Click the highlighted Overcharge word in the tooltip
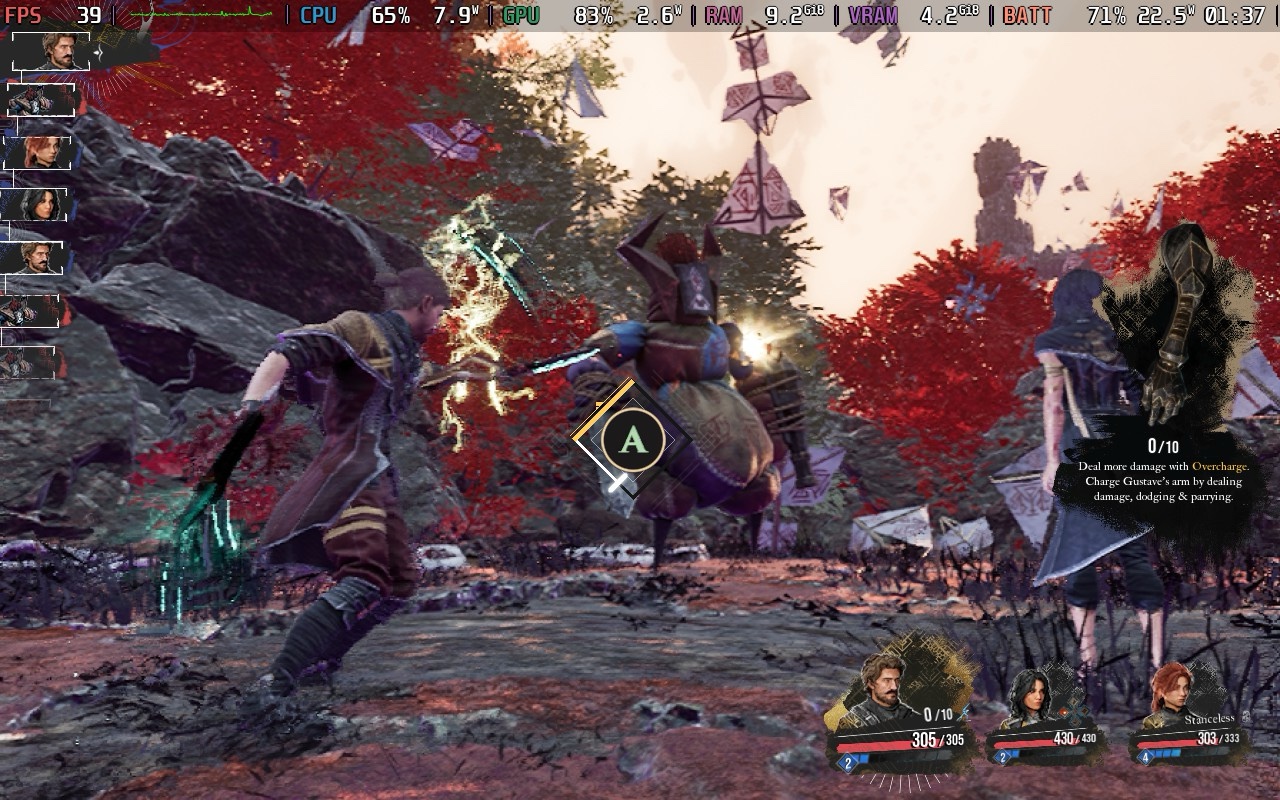The height and width of the screenshot is (800, 1280). tap(1220, 466)
